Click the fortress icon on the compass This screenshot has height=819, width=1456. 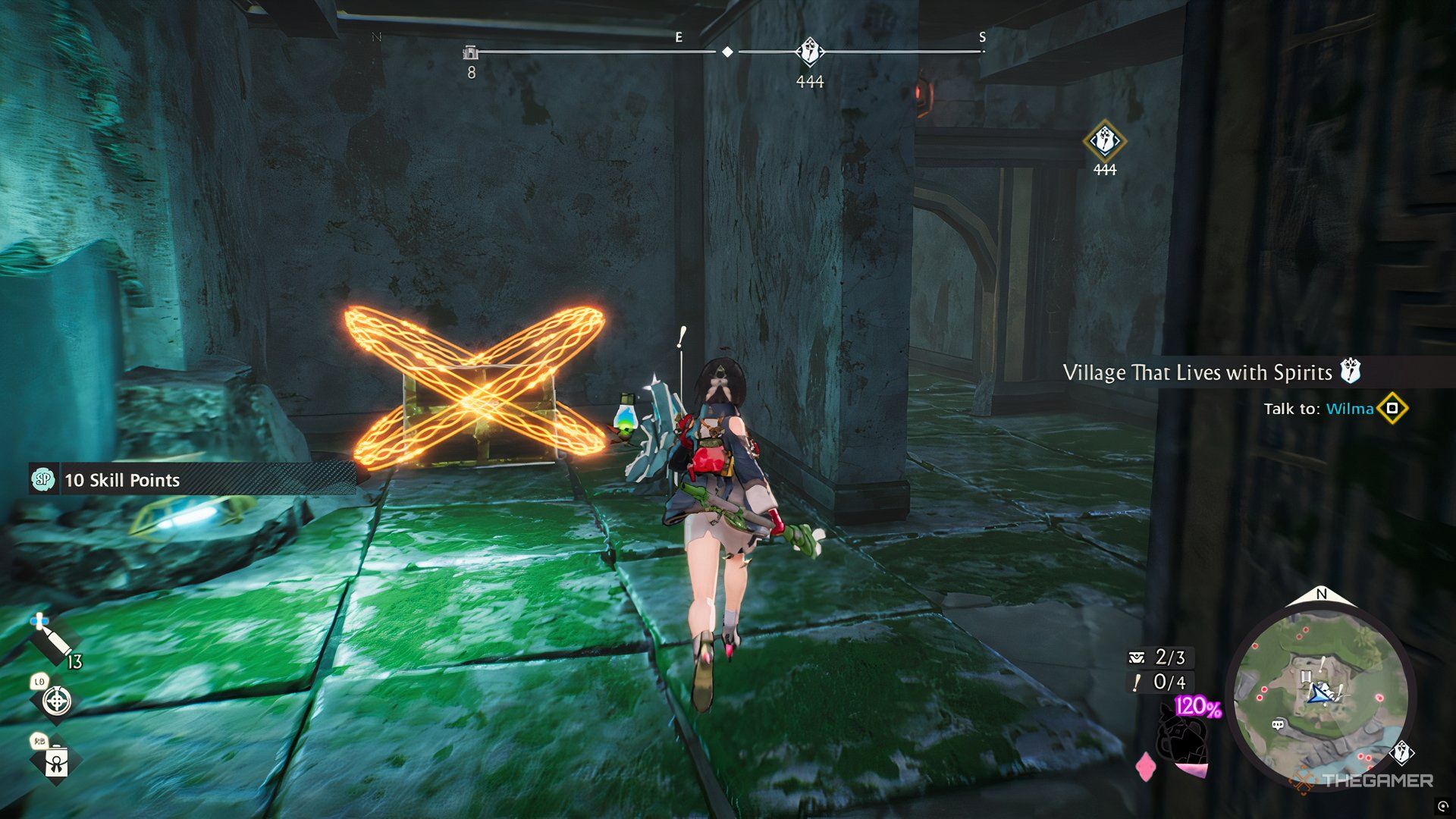[471, 52]
